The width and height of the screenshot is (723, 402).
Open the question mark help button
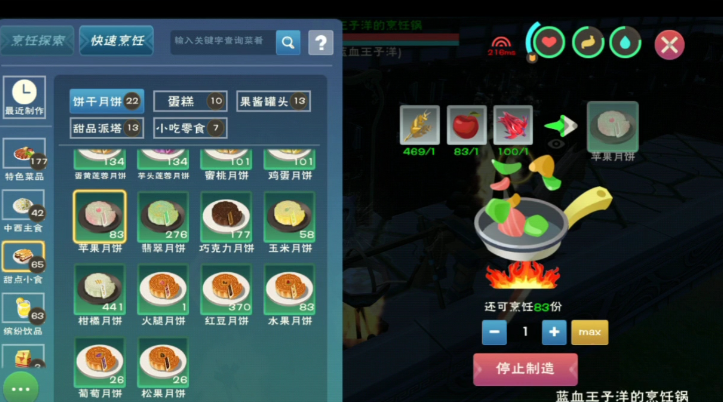pyautogui.click(x=320, y=42)
